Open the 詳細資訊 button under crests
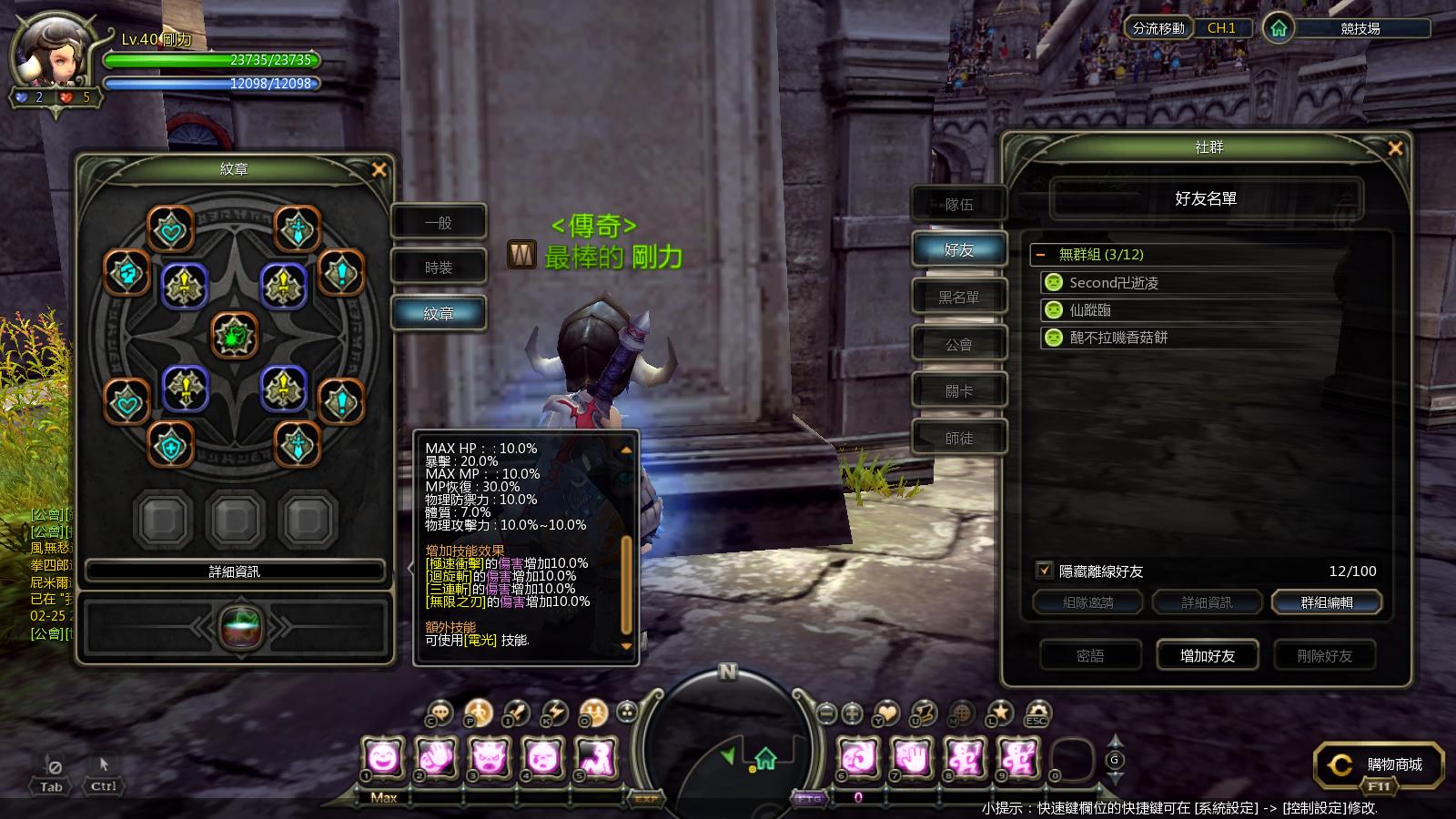The height and width of the screenshot is (819, 1456). [235, 571]
